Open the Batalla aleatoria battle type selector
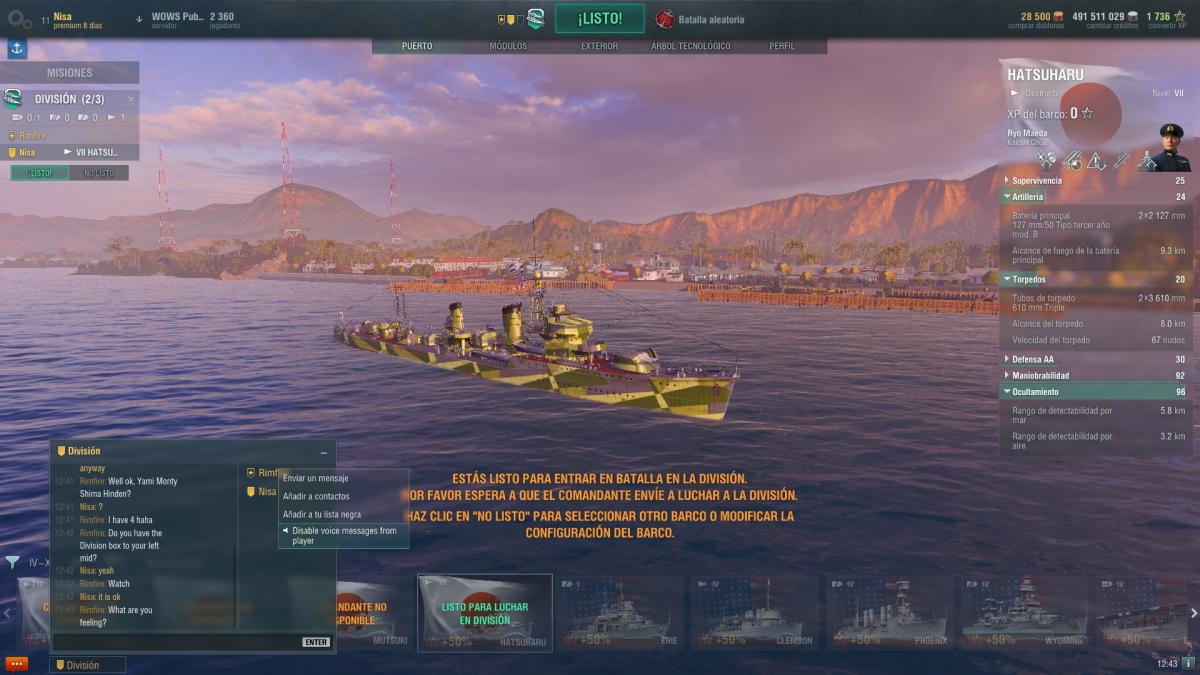The height and width of the screenshot is (675, 1200). coord(701,19)
